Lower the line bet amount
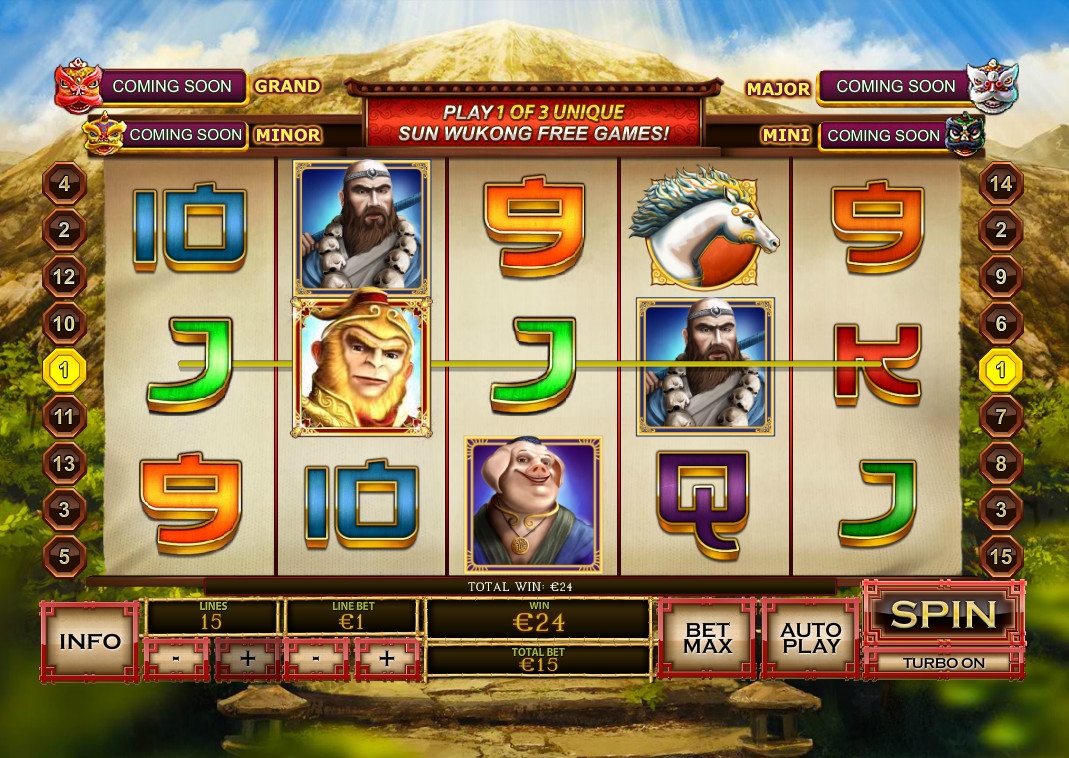Viewport: 1069px width, 758px height. tap(316, 659)
